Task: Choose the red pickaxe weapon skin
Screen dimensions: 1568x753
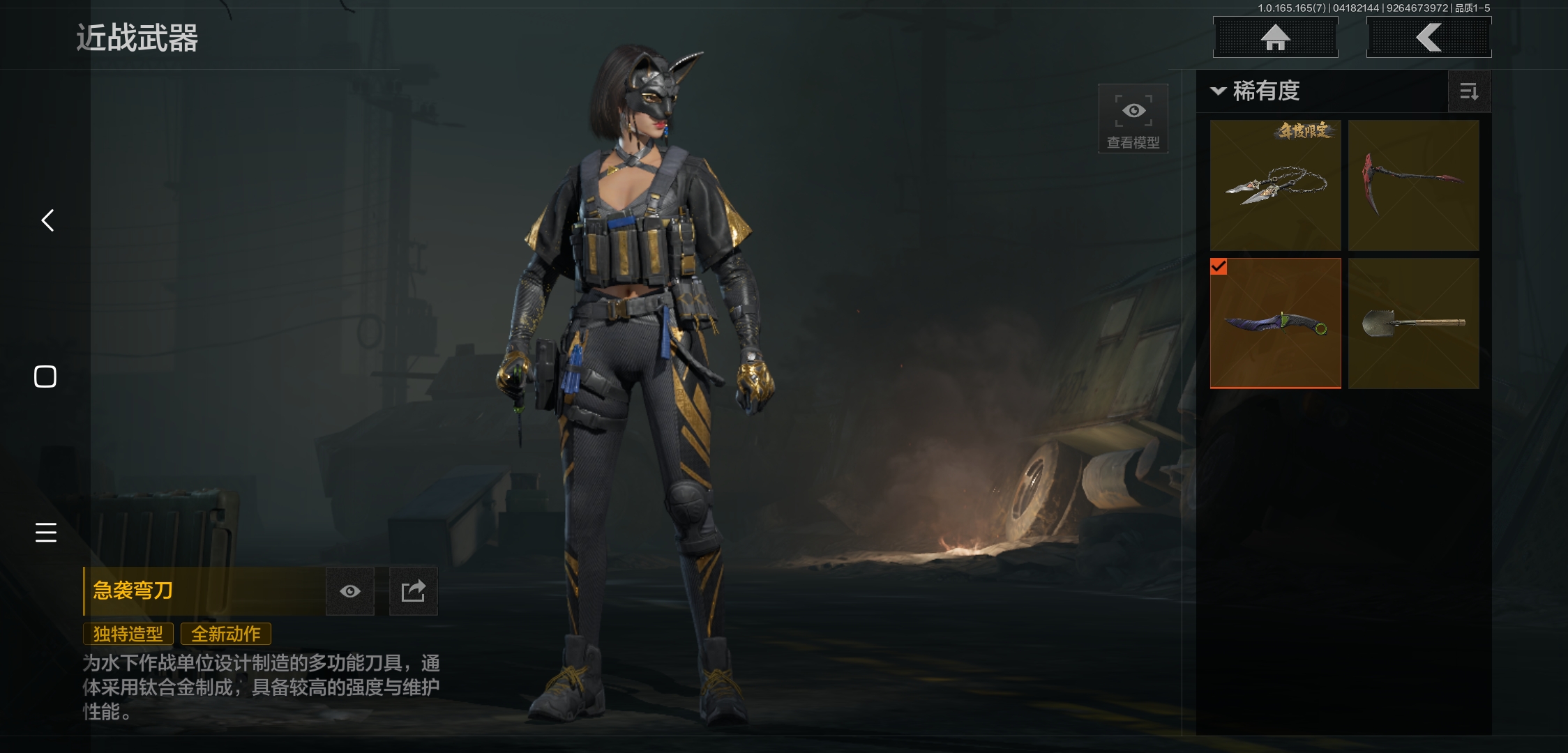Action: (x=1413, y=185)
